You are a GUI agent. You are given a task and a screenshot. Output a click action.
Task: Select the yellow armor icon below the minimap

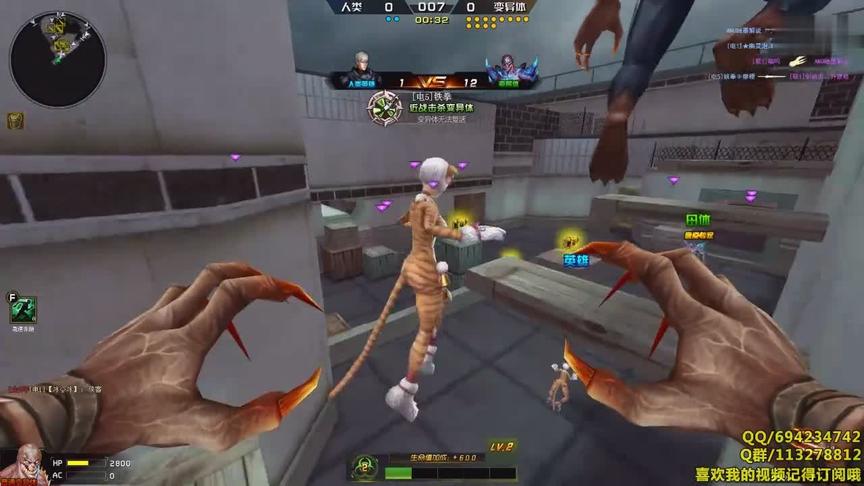pyautogui.click(x=15, y=121)
